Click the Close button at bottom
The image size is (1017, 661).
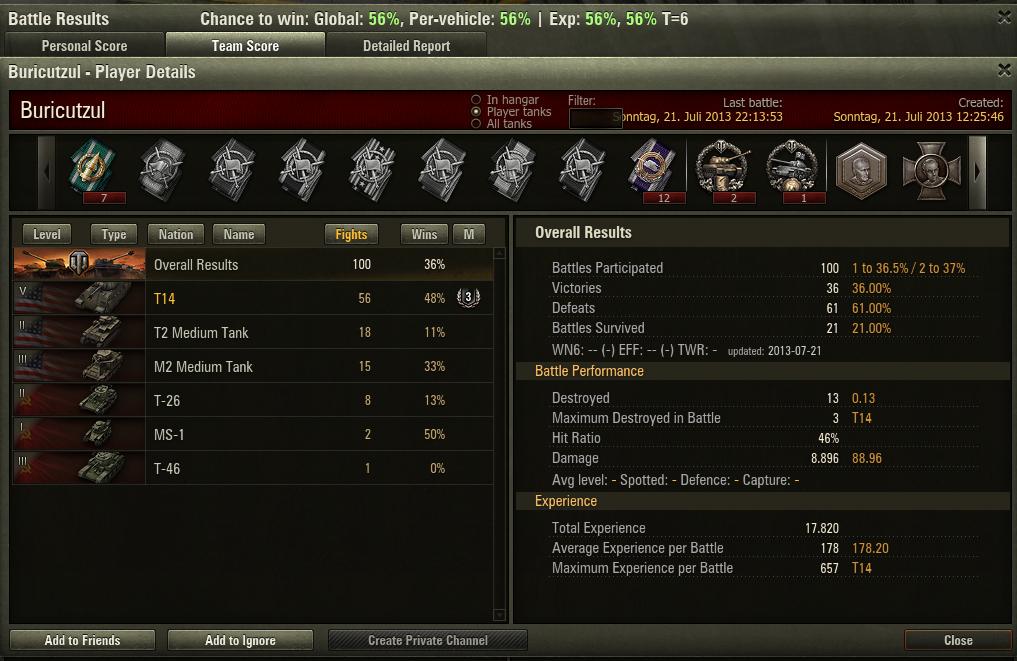coord(957,640)
